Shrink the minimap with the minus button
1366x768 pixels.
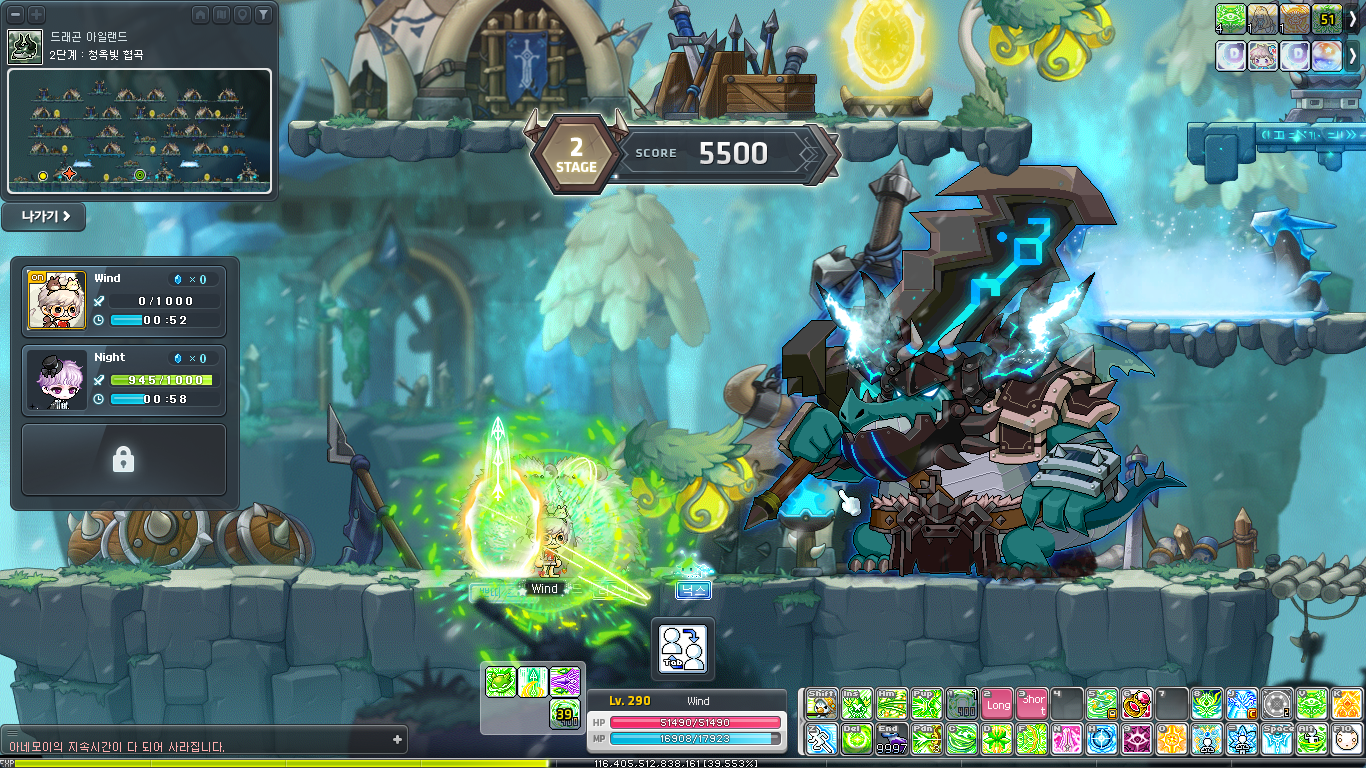(x=16, y=14)
